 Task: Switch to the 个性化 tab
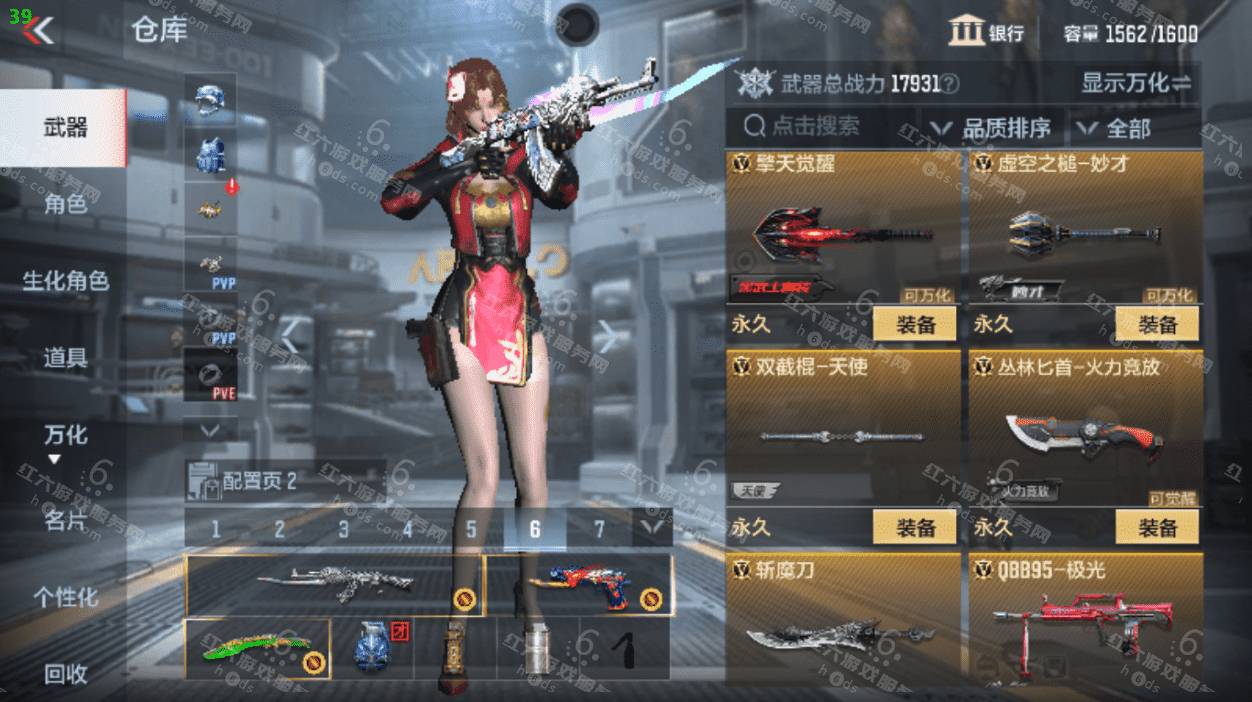pos(64,597)
